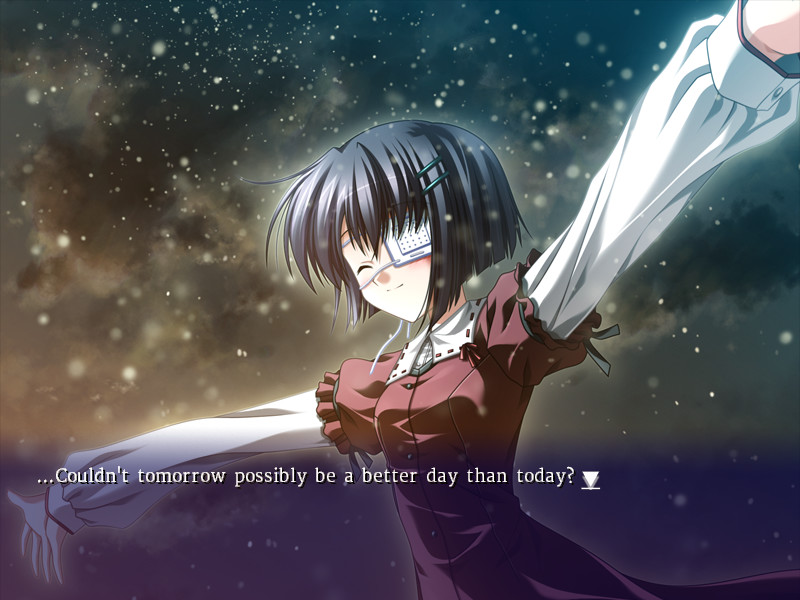This screenshot has width=800, height=600.
Task: Advance dialogue using the continue arrow indicator
Action: coord(591,480)
